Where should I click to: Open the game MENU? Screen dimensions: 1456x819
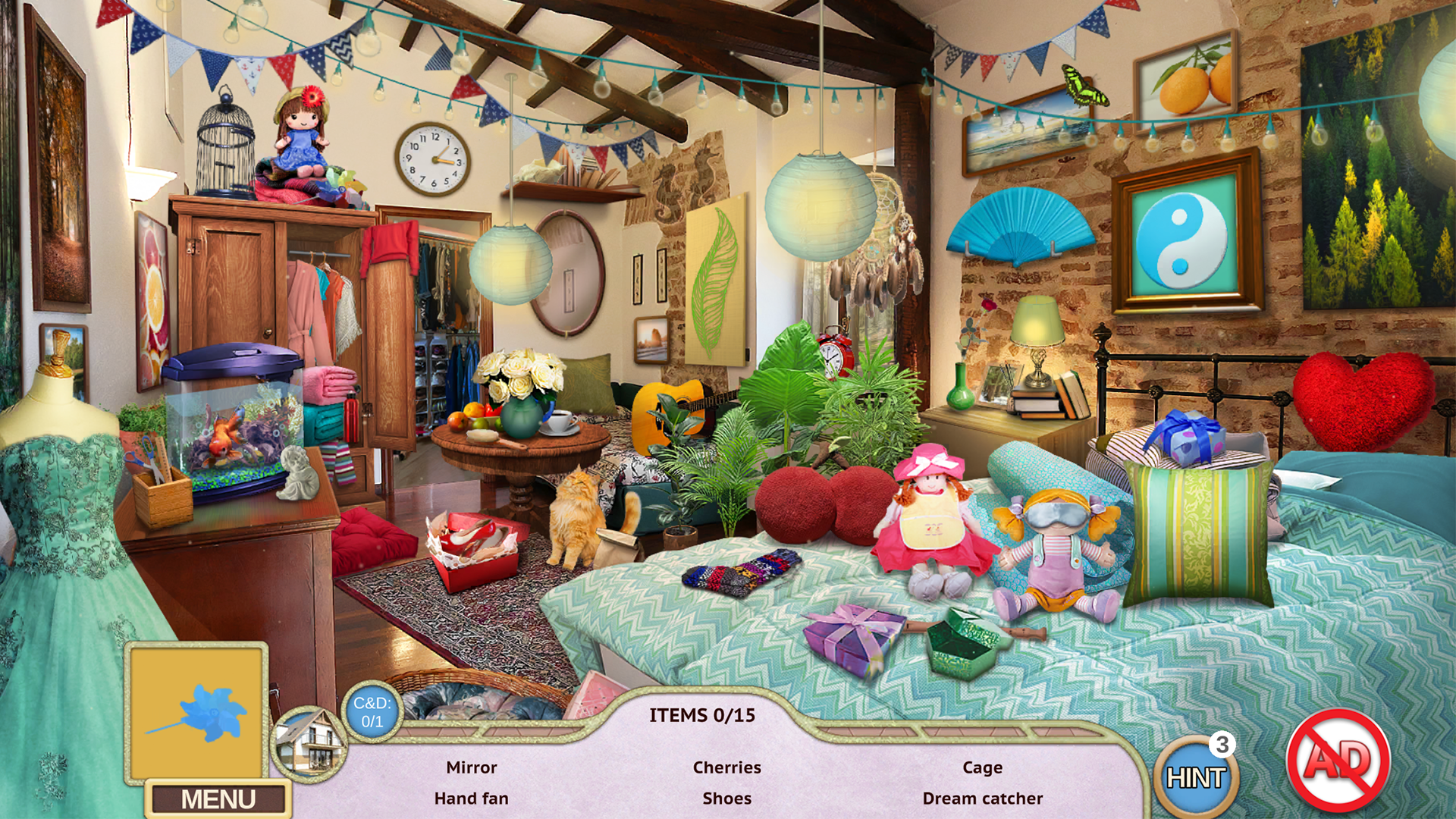(x=218, y=797)
